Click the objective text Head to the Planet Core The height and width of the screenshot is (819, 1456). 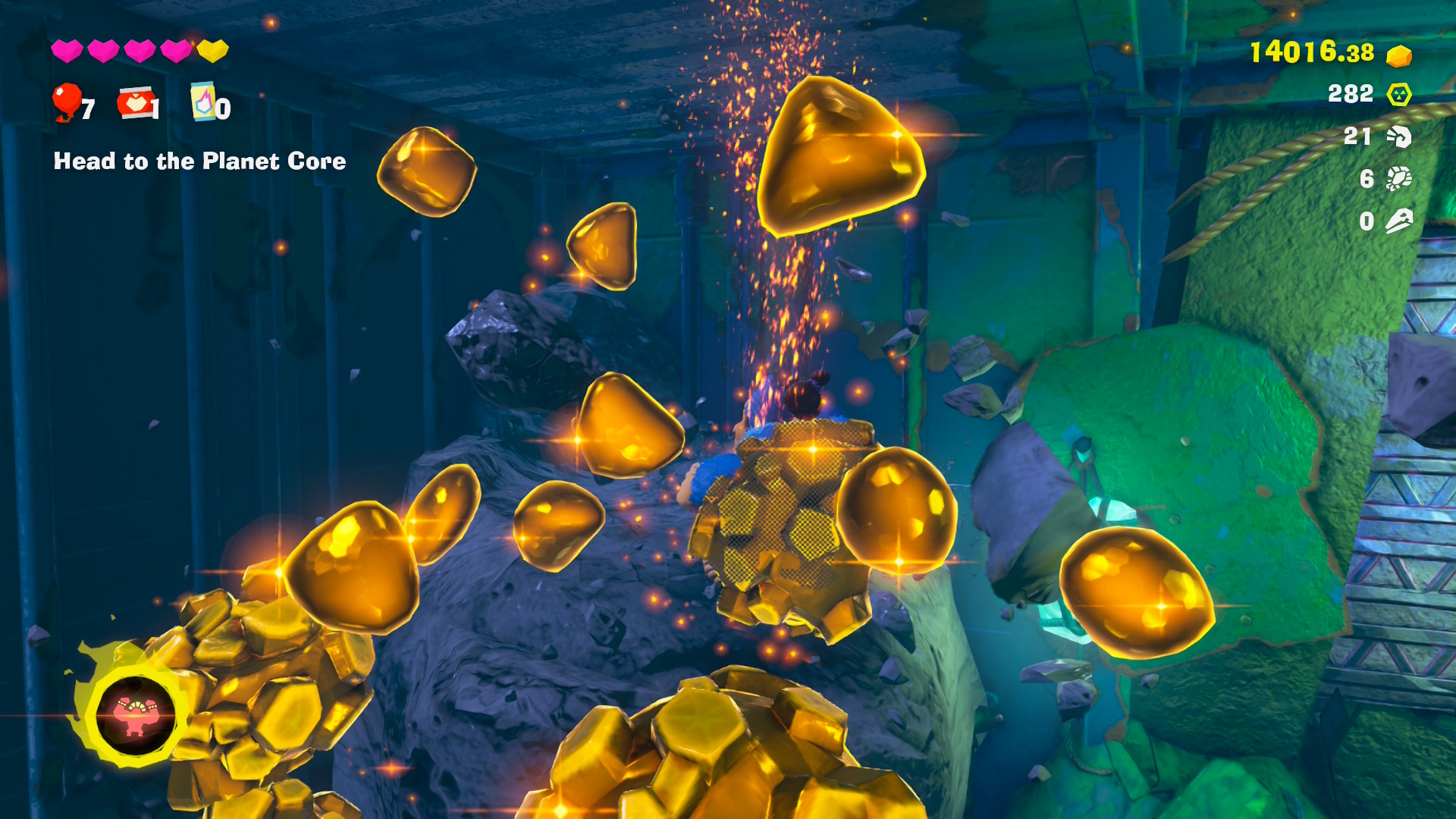tap(199, 162)
